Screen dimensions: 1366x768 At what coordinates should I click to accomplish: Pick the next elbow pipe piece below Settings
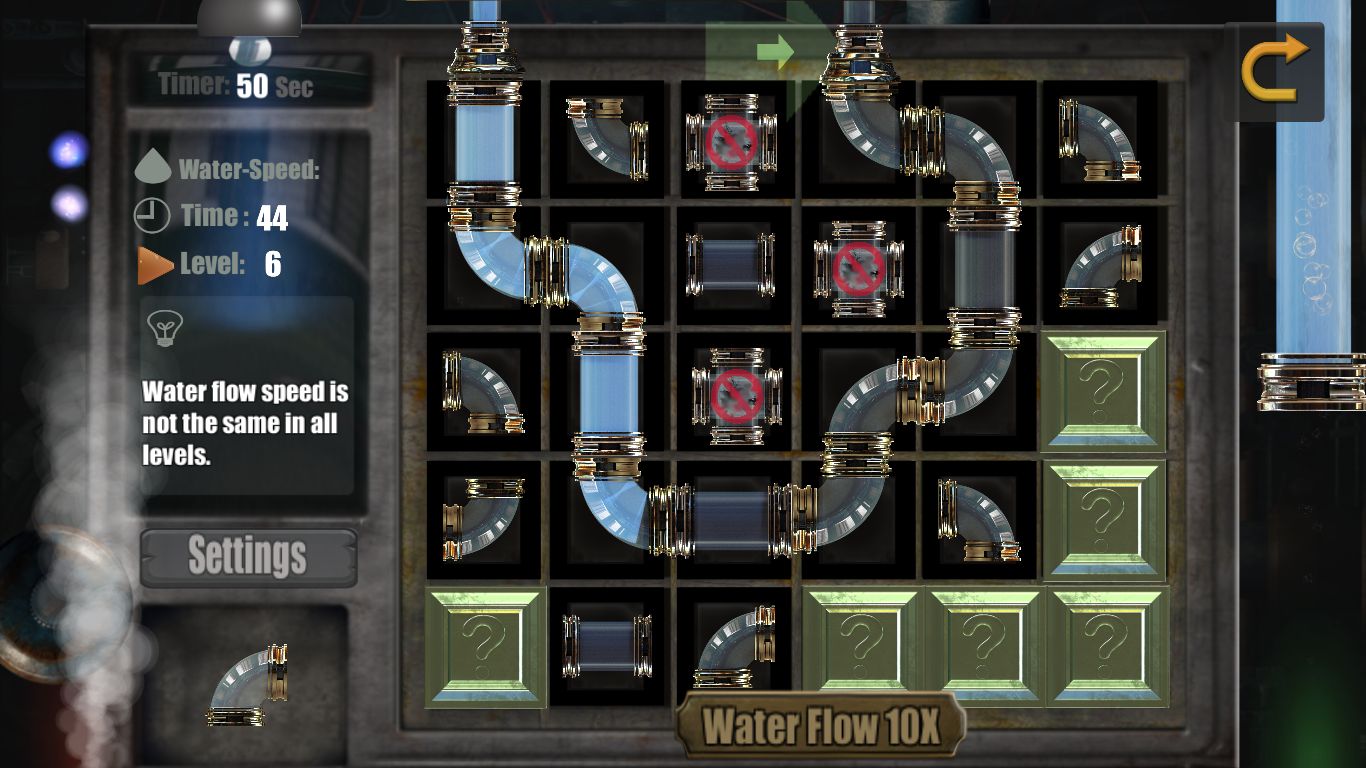point(248,685)
